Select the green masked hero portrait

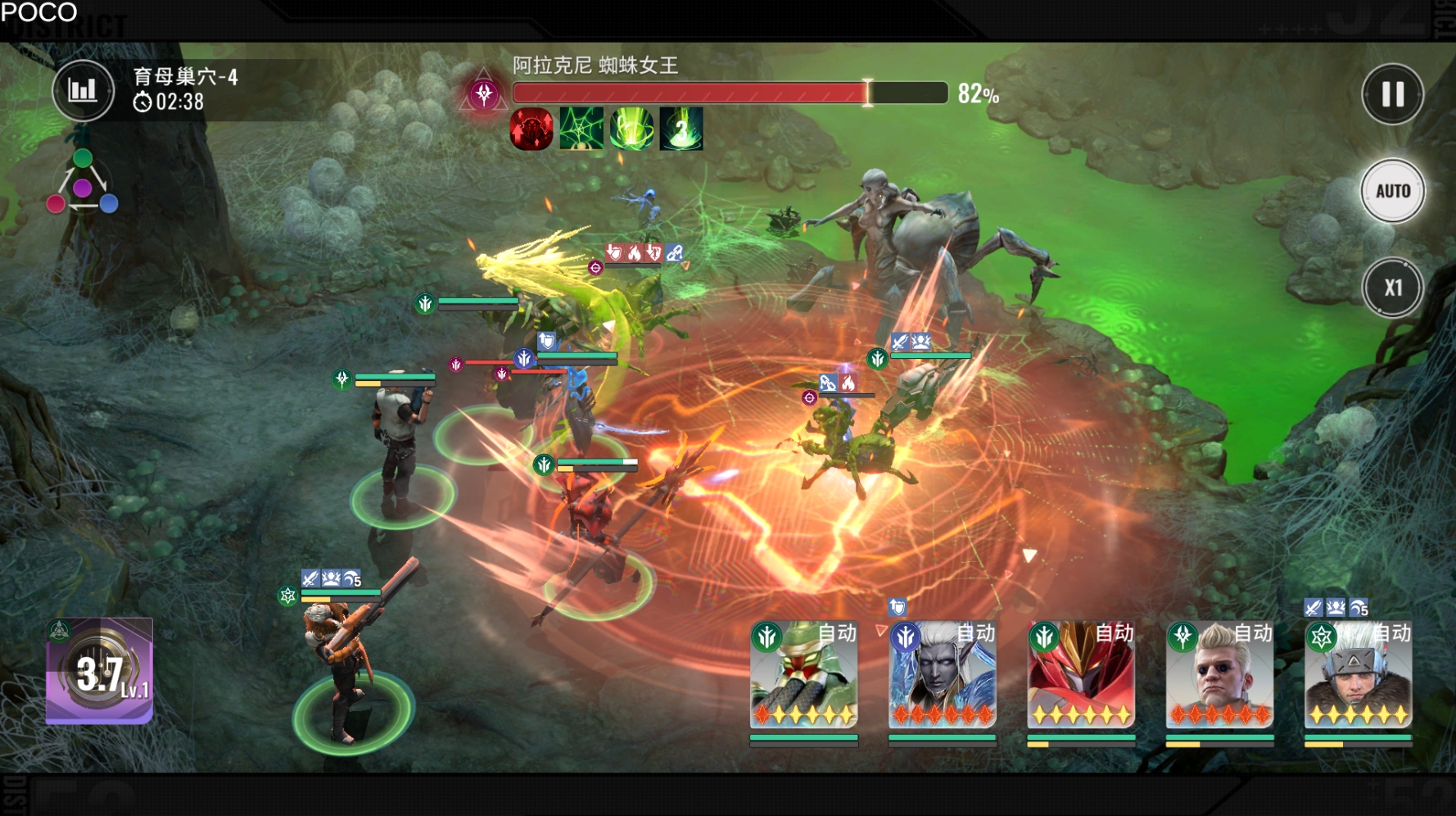pos(803,675)
